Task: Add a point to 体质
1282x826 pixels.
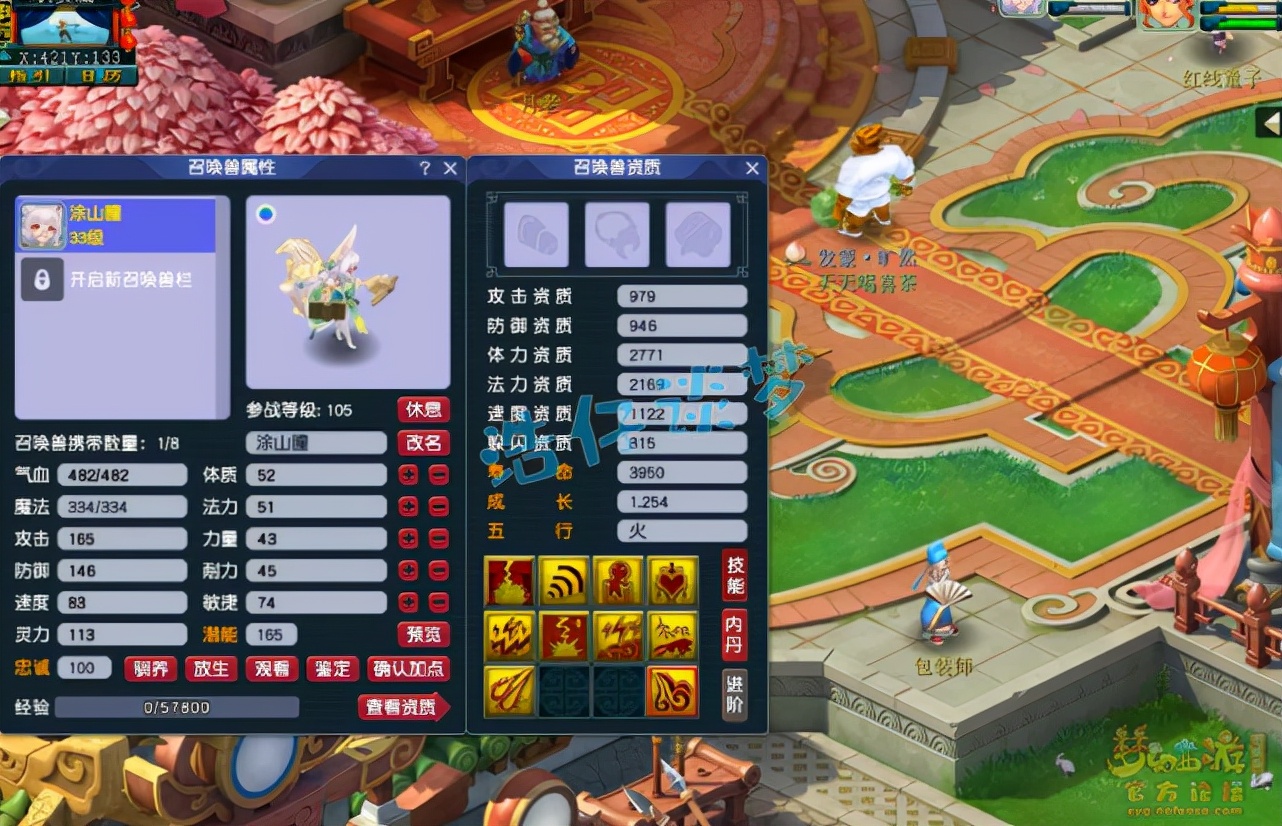Action: pos(408,475)
